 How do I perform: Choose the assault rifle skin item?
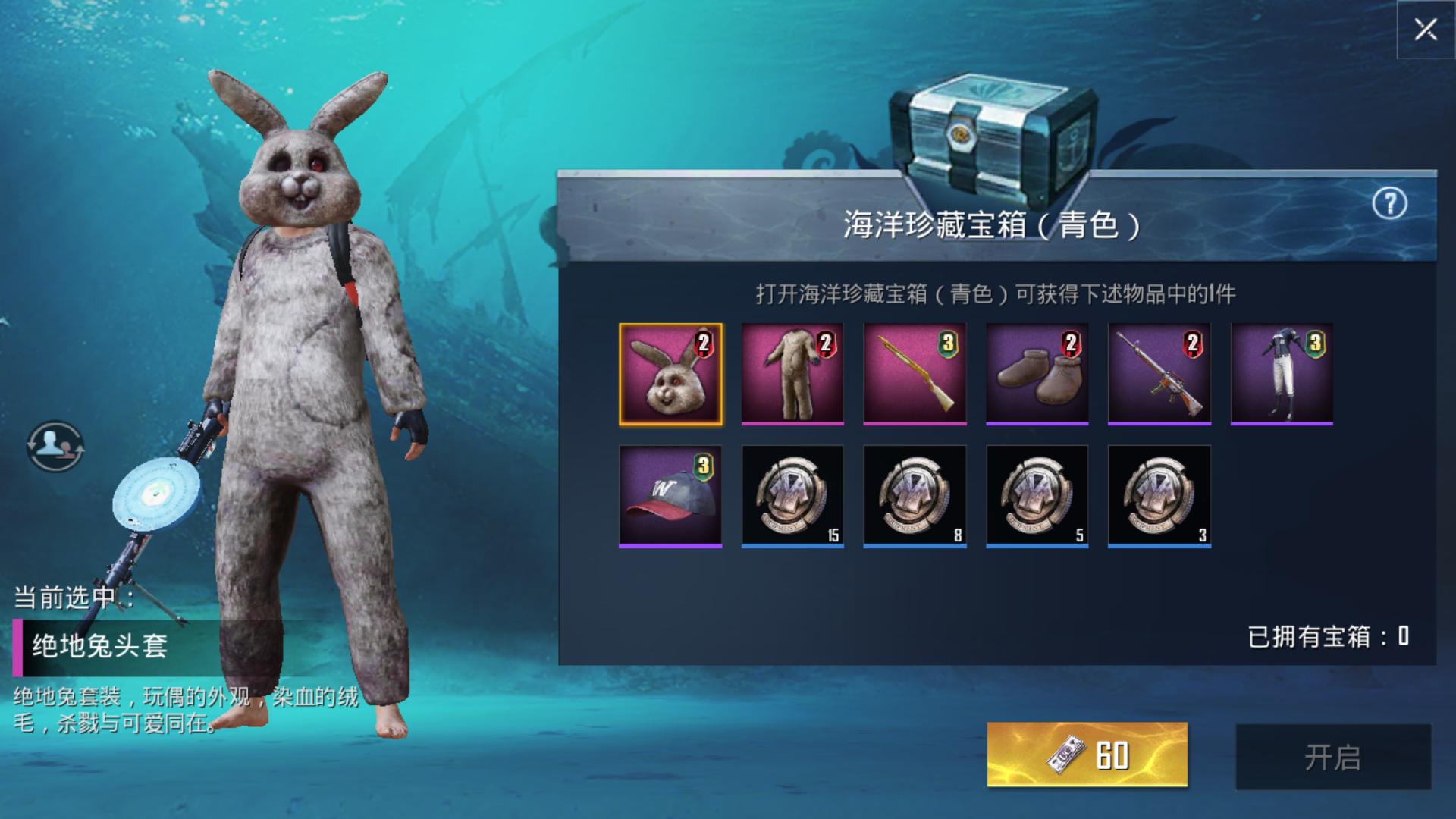(1159, 374)
